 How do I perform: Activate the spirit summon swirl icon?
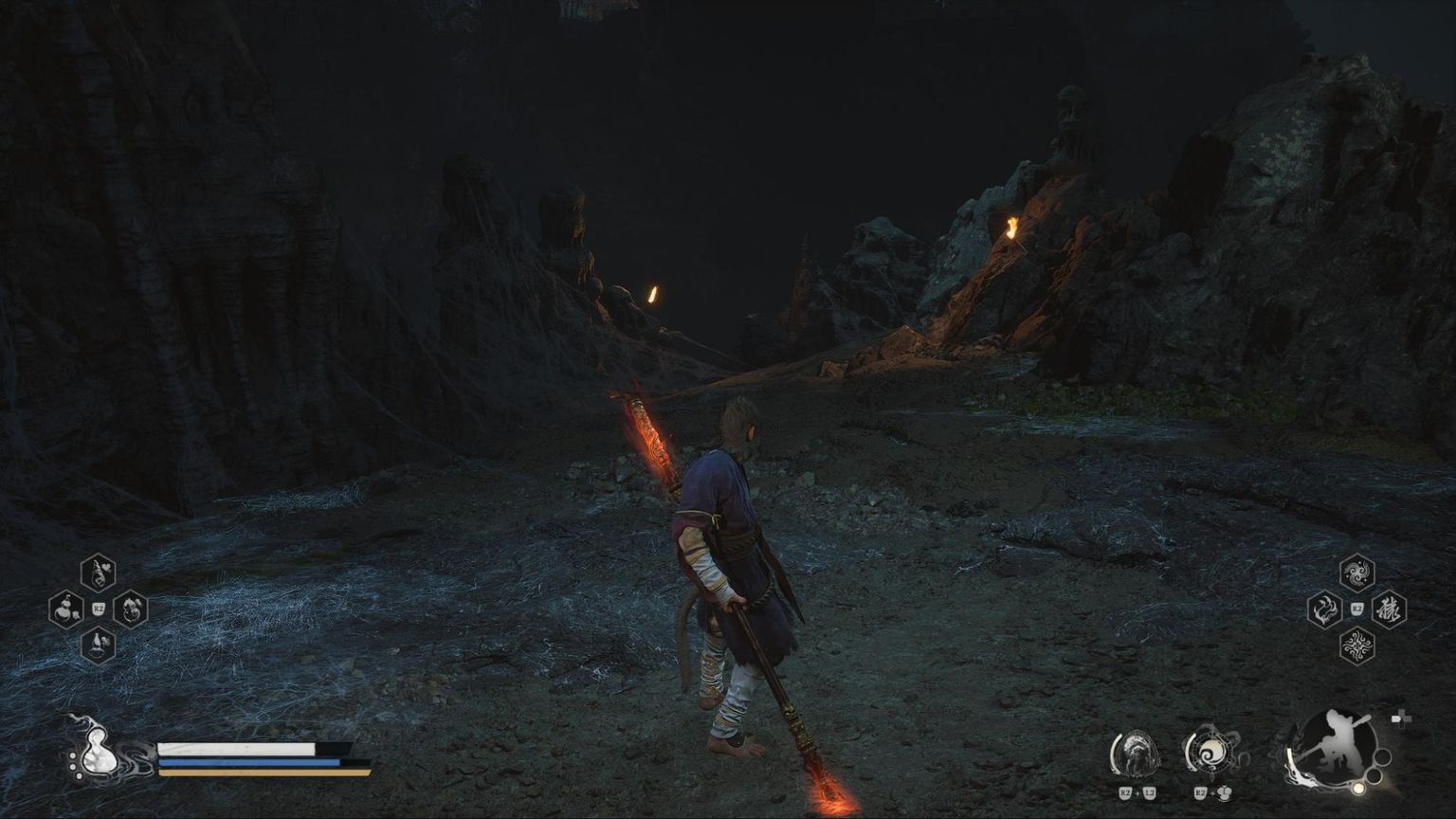coord(1210,754)
